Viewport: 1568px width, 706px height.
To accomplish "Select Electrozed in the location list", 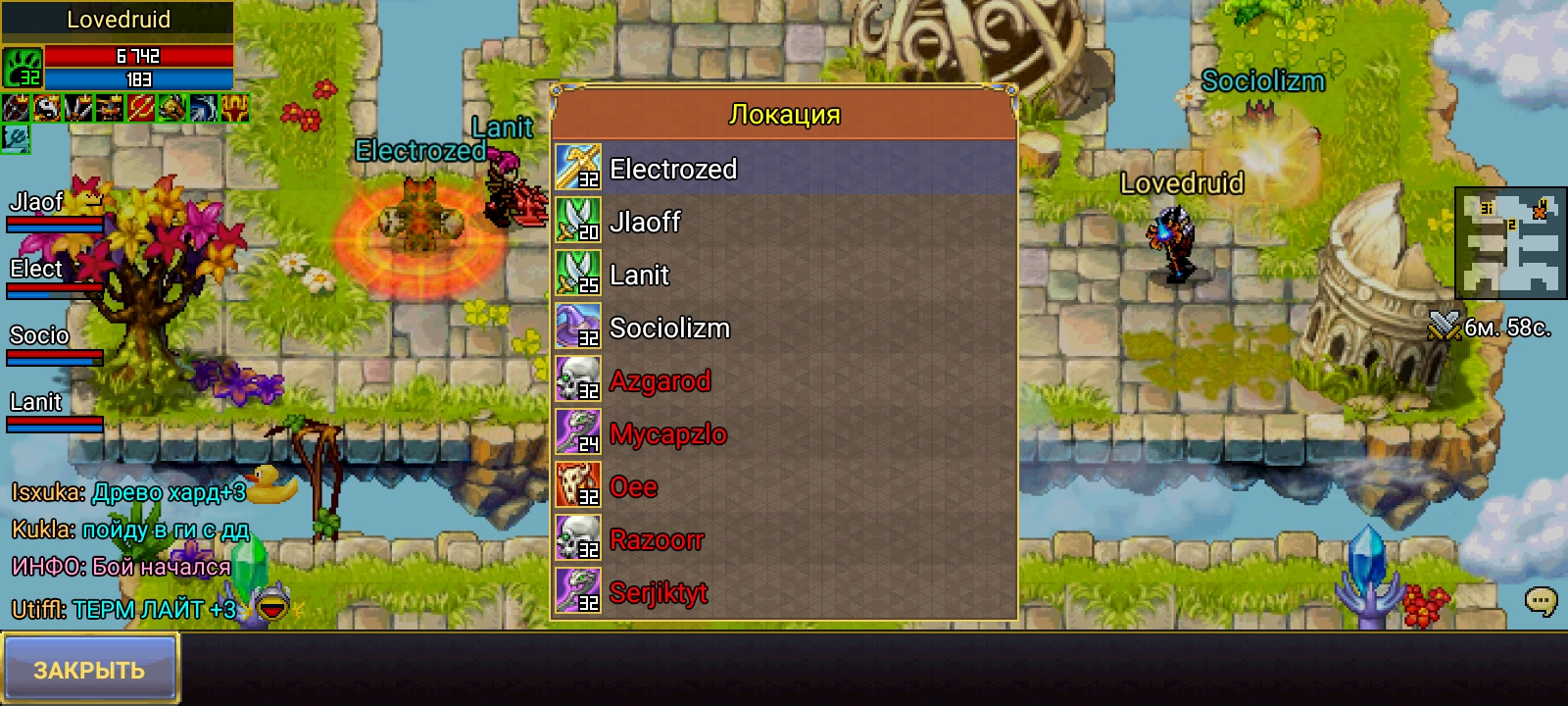I will click(784, 169).
